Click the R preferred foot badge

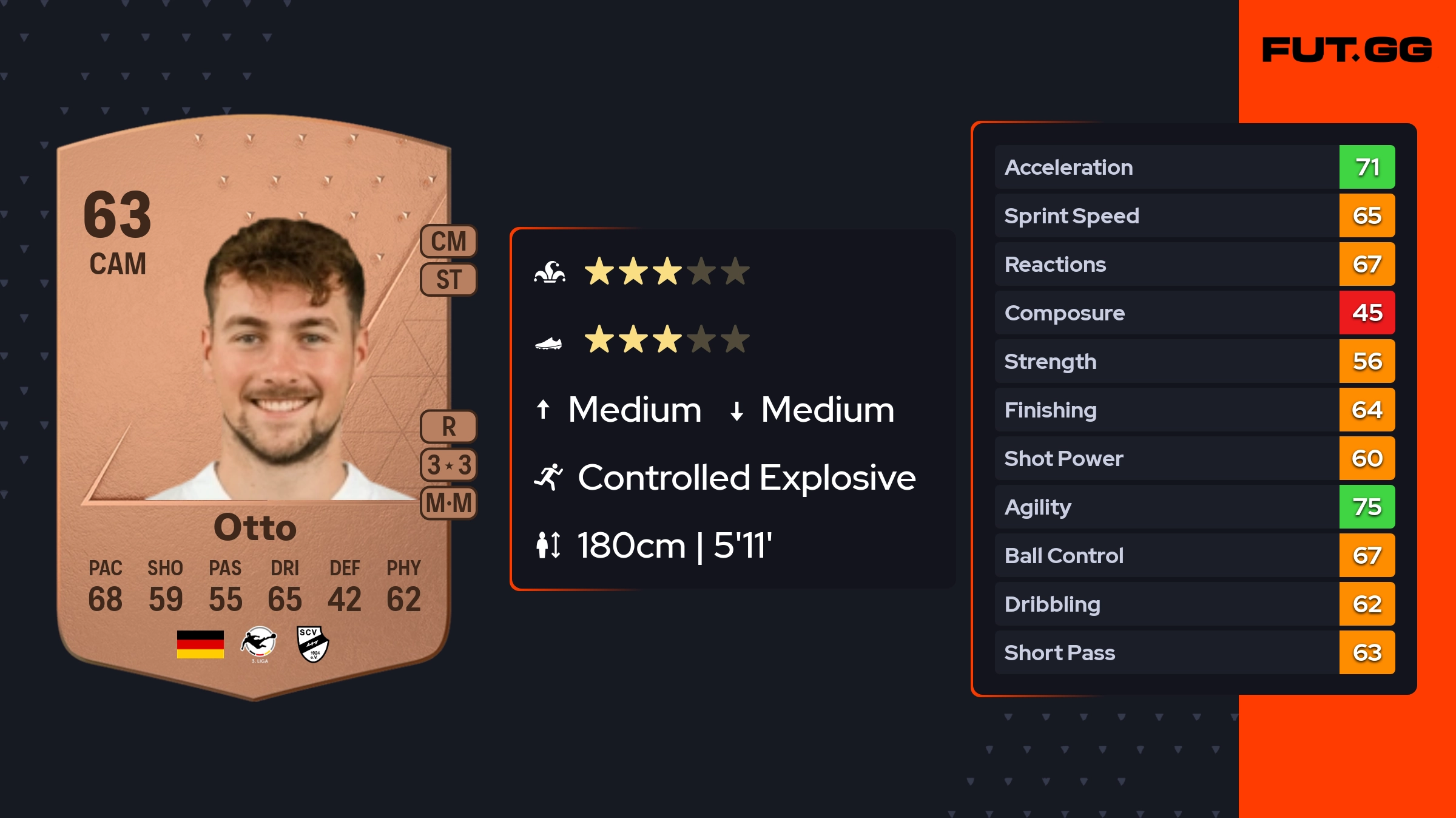click(x=448, y=427)
